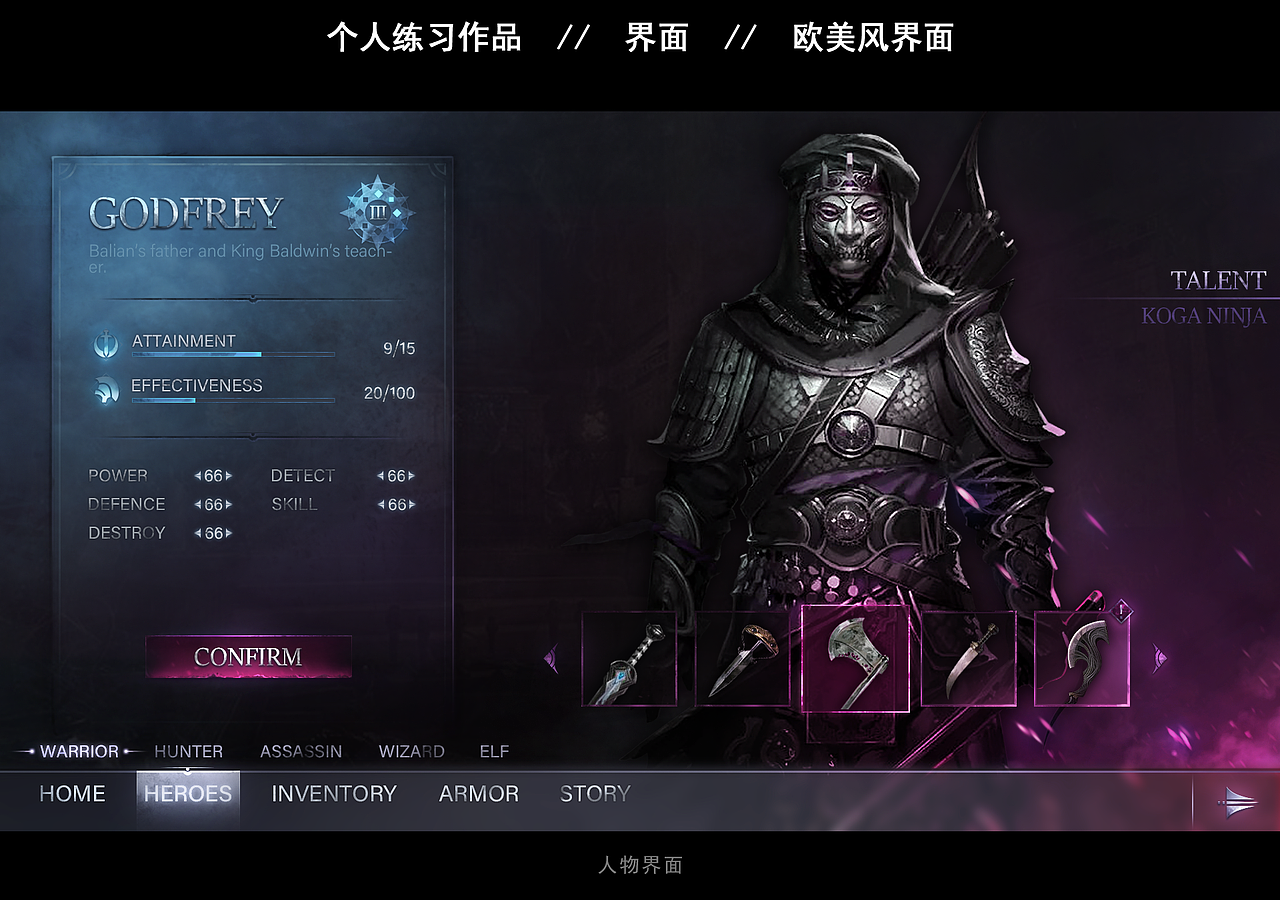
Task: Open the INVENTORY menu item
Action: (x=333, y=793)
